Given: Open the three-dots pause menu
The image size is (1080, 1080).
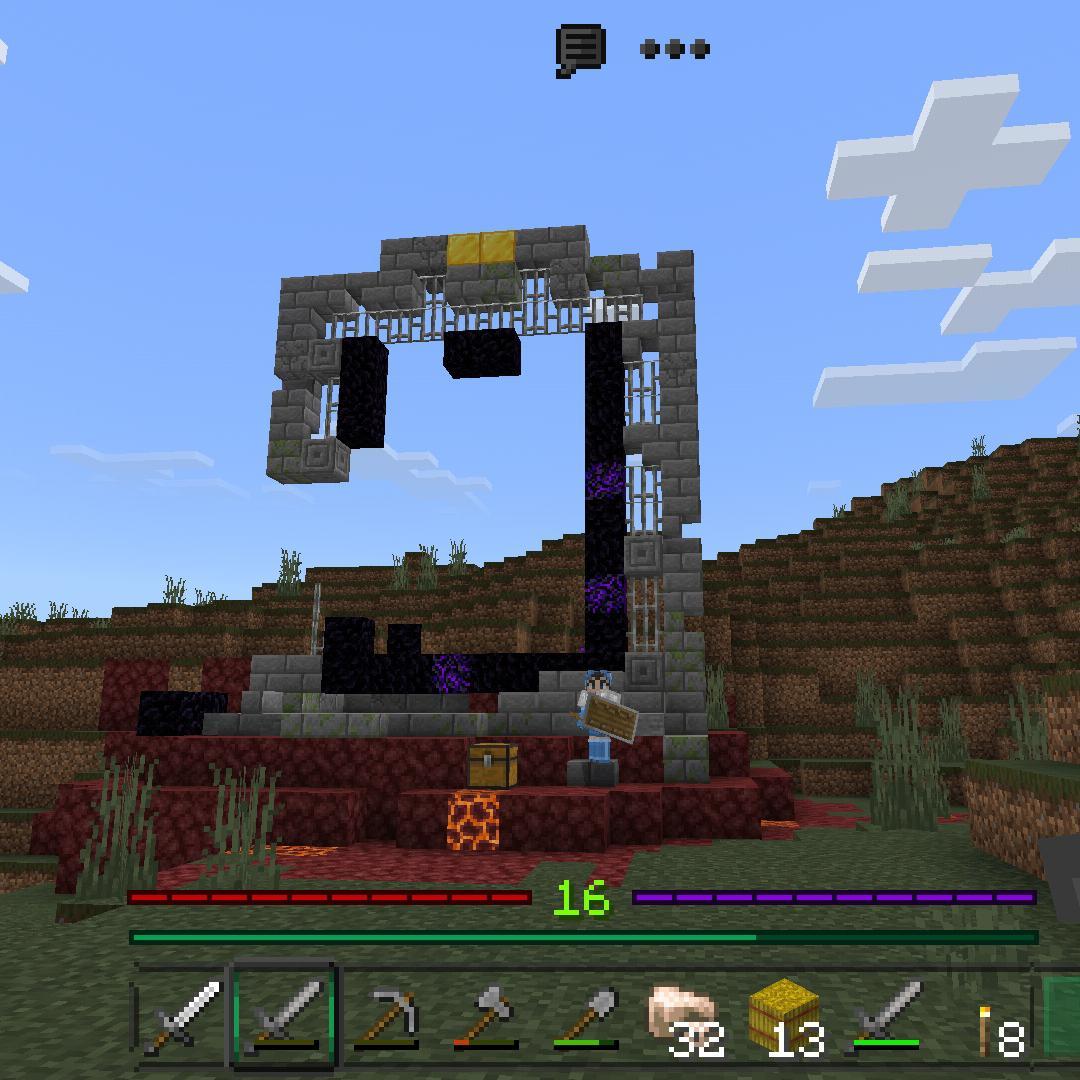Looking at the screenshot, I should (674, 49).
